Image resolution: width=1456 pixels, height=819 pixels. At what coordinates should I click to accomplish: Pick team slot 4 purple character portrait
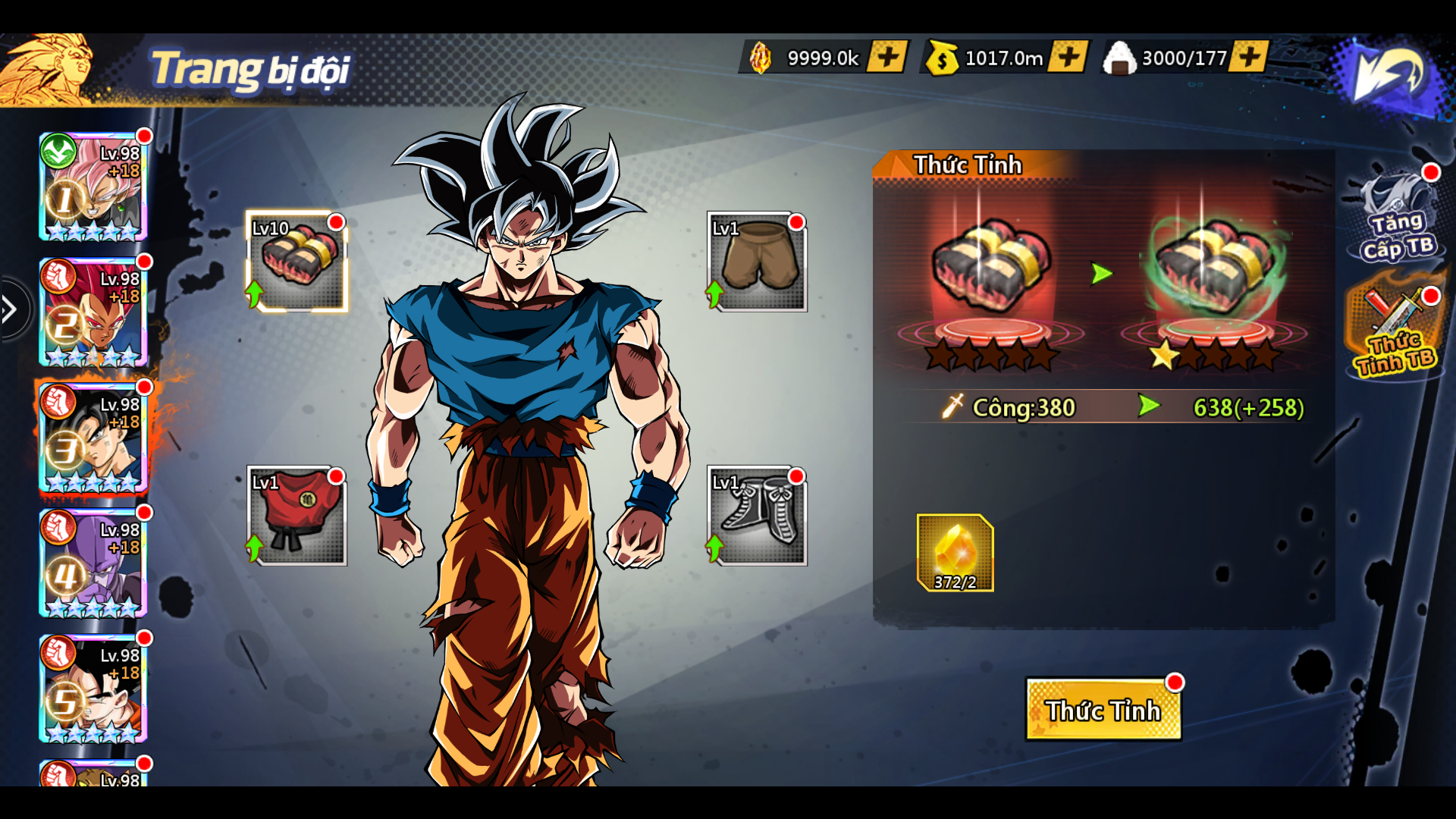93,563
